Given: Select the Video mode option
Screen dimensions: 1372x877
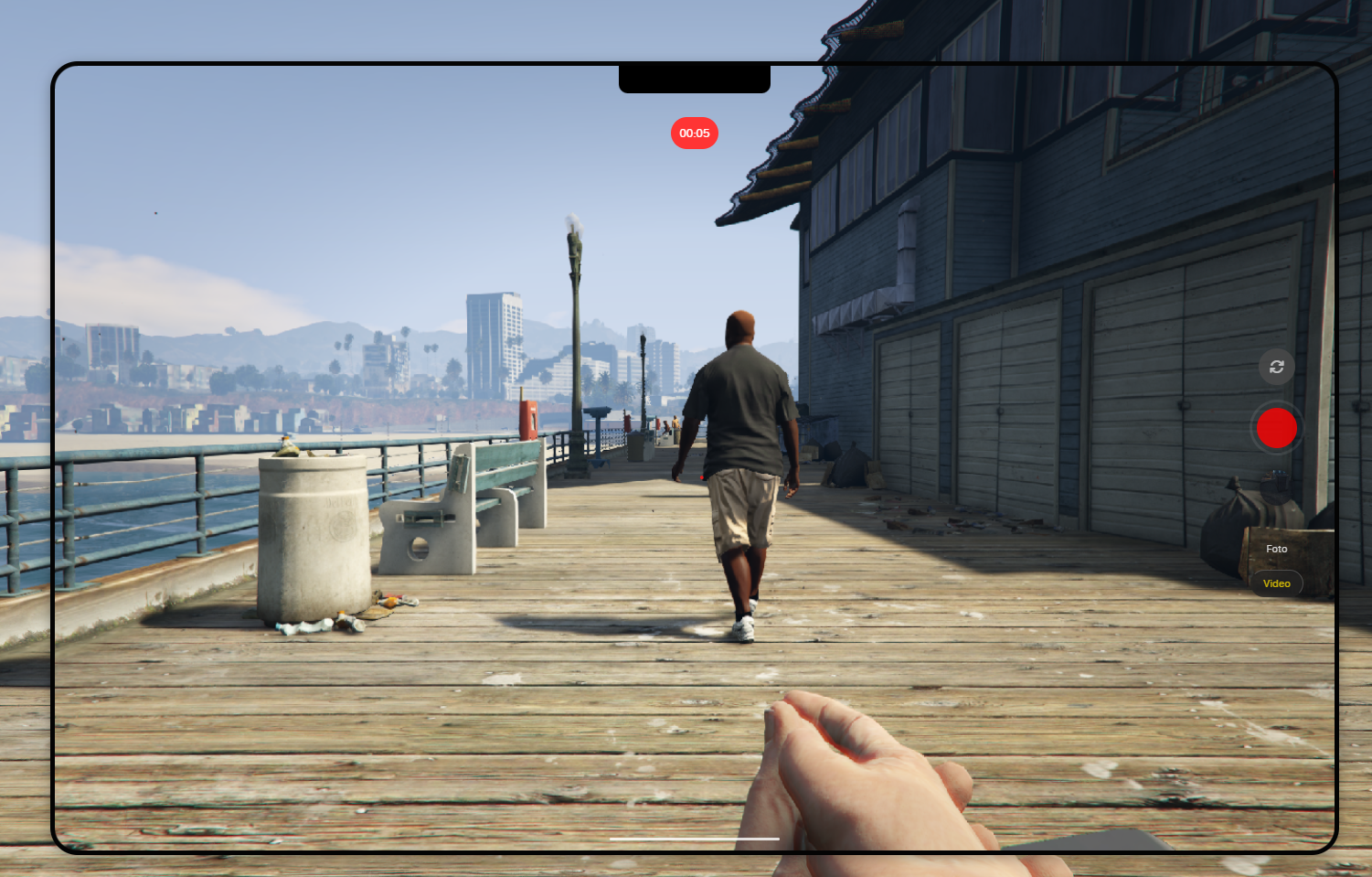Looking at the screenshot, I should pos(1276,583).
